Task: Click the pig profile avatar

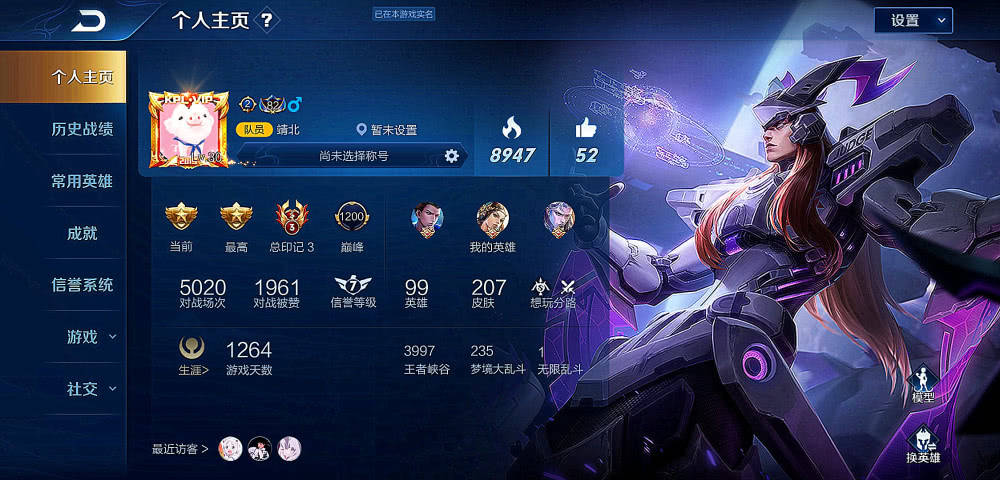Action: (188, 128)
